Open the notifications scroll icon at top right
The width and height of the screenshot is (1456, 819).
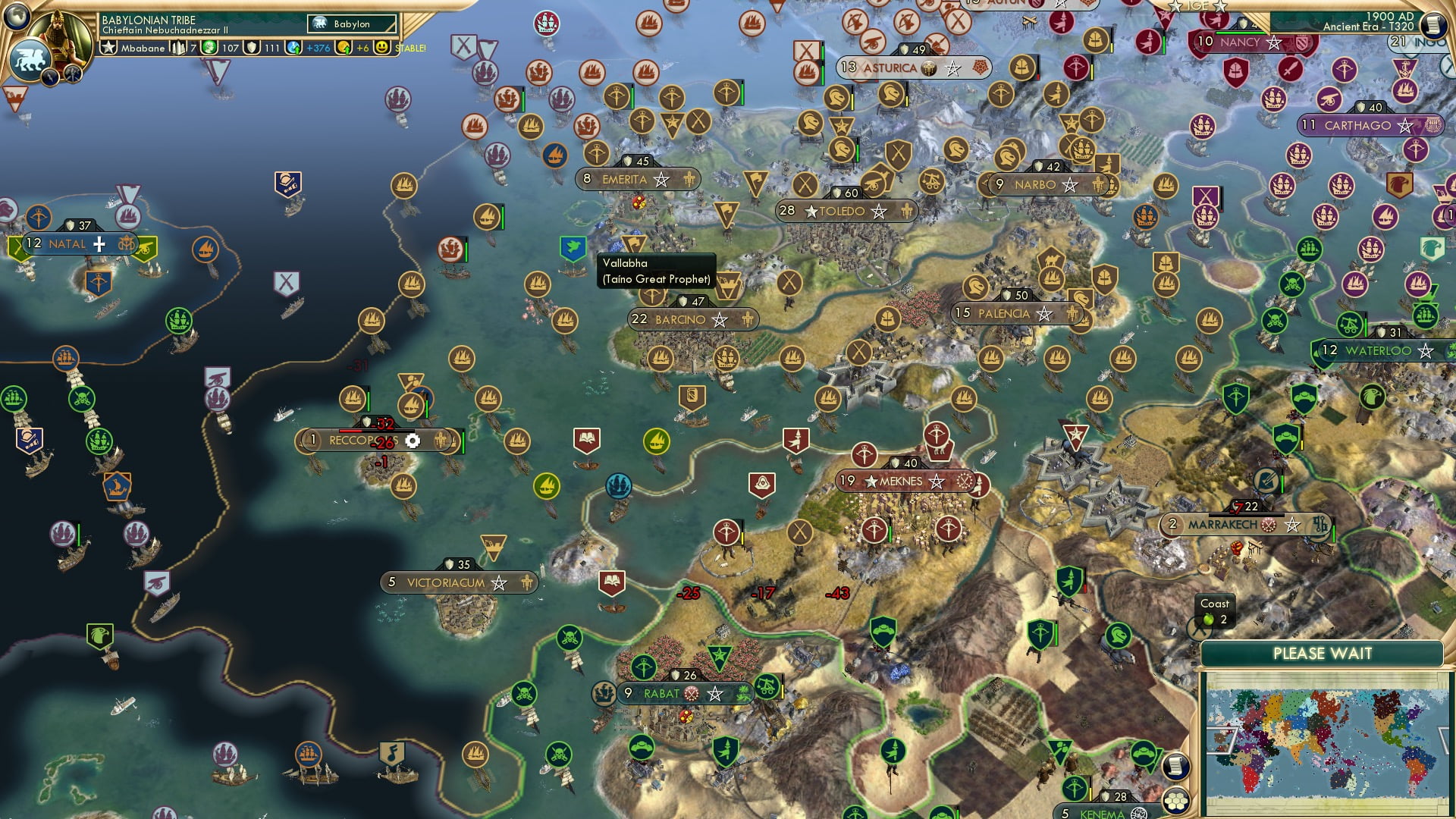click(1436, 26)
